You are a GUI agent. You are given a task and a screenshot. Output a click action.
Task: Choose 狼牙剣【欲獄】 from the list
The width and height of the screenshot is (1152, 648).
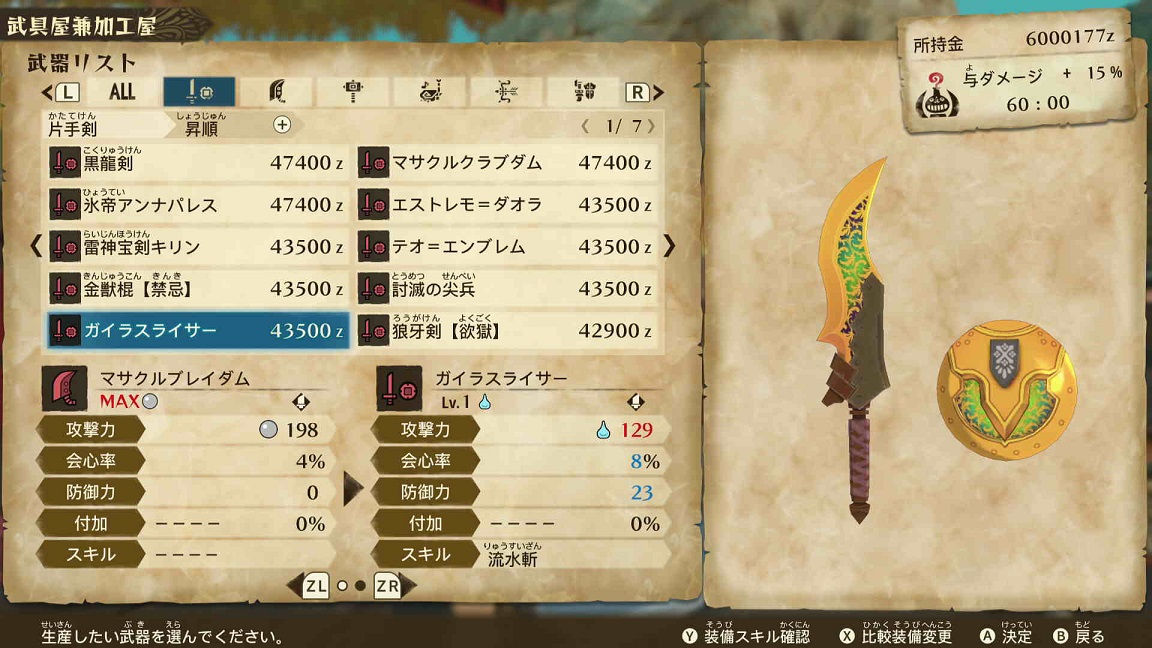point(507,331)
